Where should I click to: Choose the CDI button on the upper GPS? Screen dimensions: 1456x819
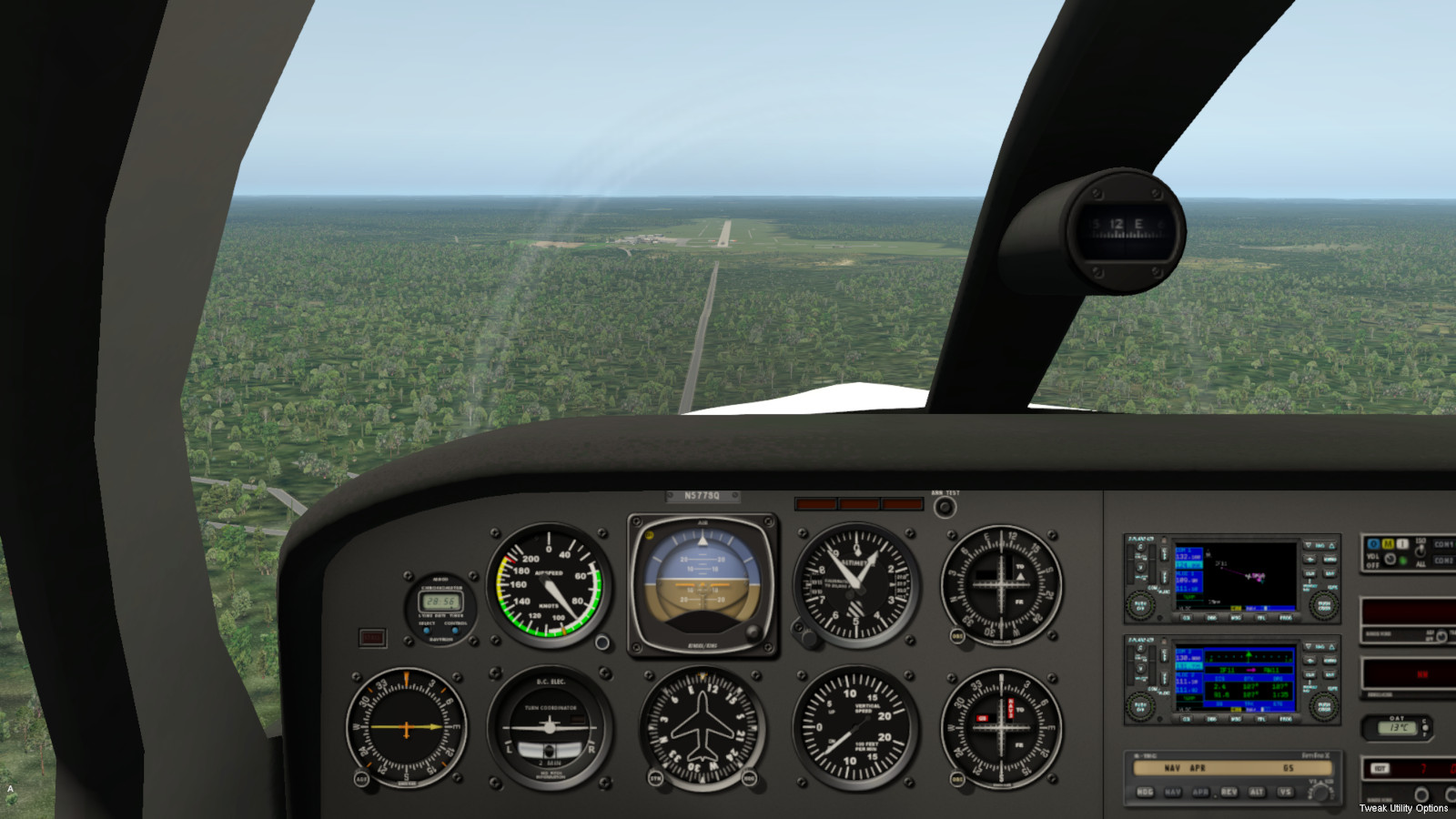point(1187,618)
